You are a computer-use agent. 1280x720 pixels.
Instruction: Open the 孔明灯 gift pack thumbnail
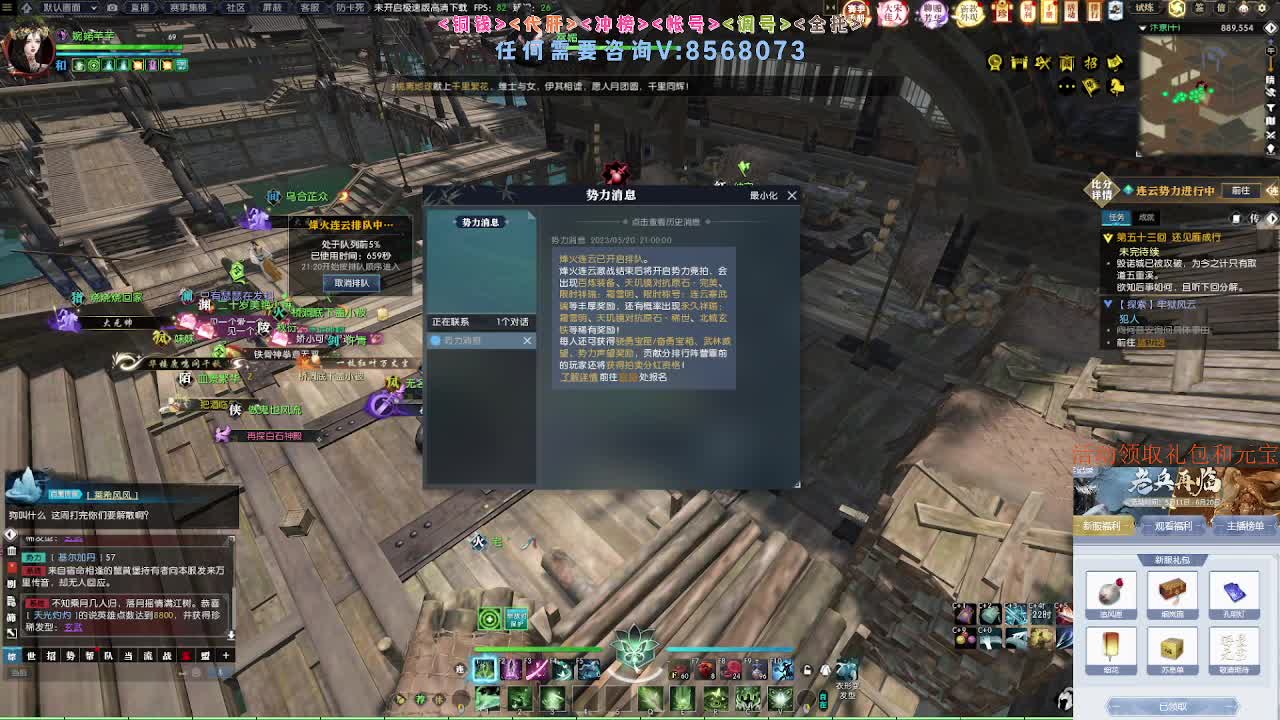coord(1233,593)
